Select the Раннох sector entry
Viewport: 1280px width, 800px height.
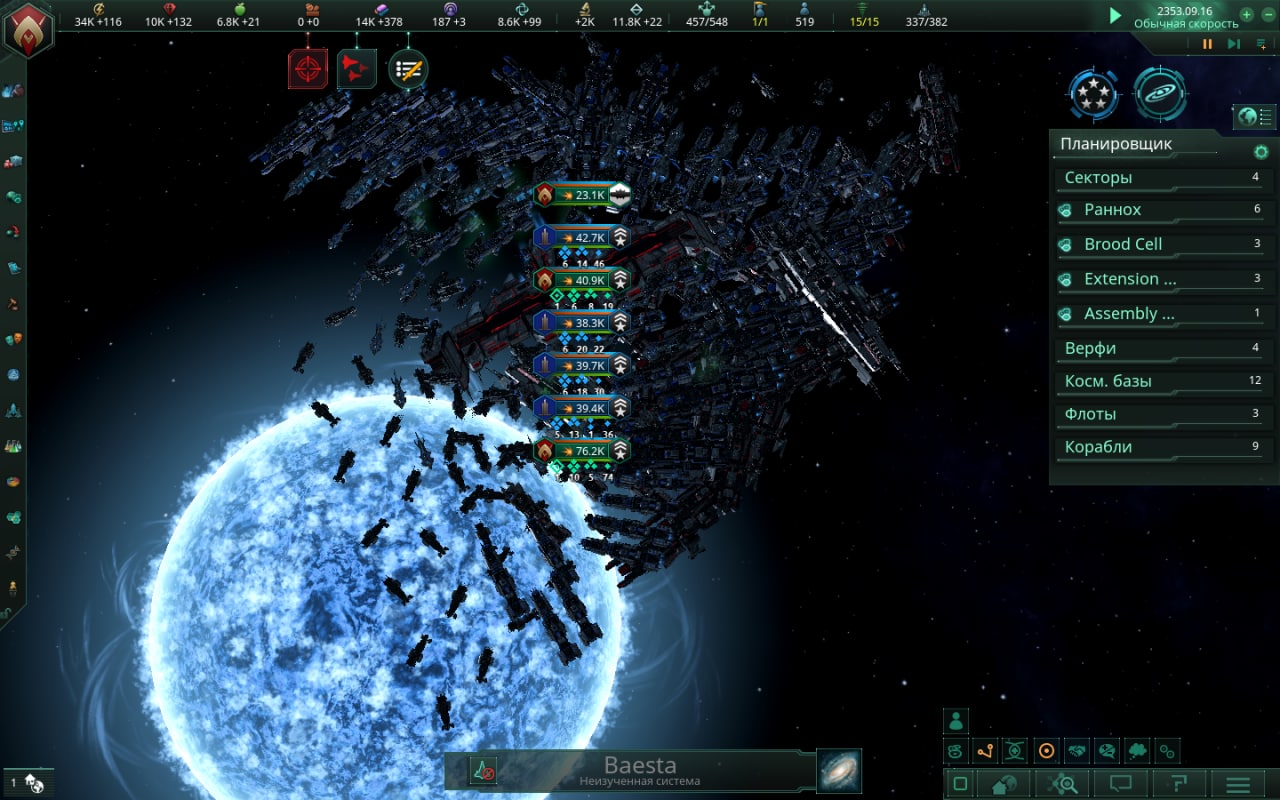point(1160,210)
